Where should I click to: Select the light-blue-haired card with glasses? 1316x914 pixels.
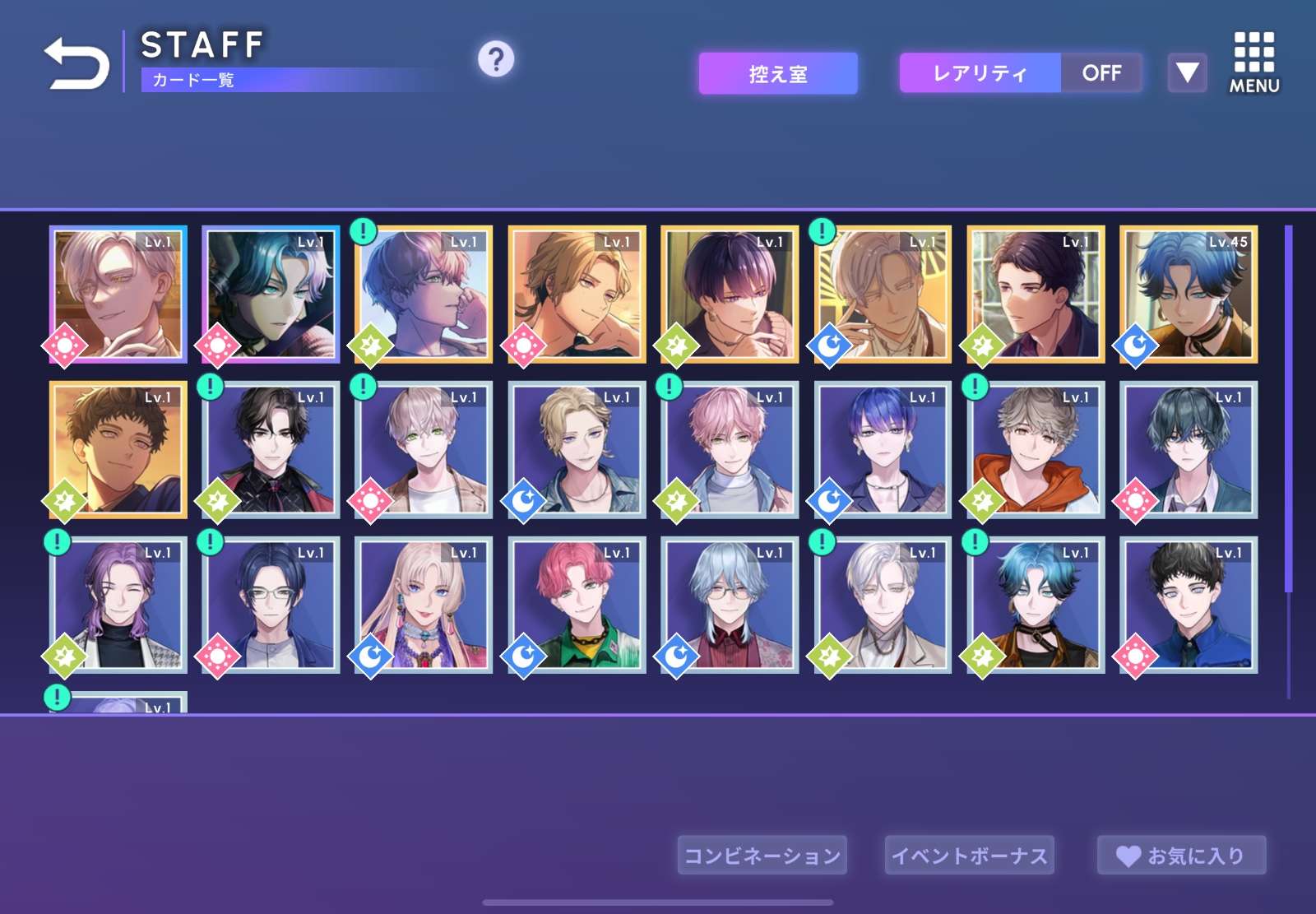(730, 605)
